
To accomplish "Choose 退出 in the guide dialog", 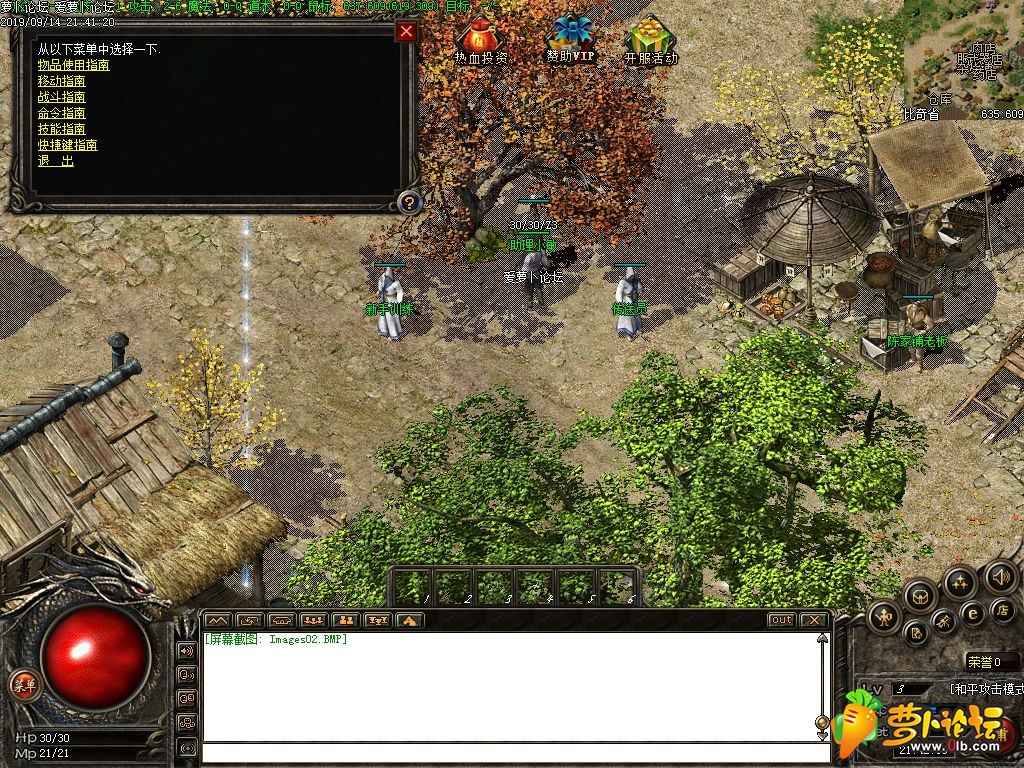I will (55, 161).
